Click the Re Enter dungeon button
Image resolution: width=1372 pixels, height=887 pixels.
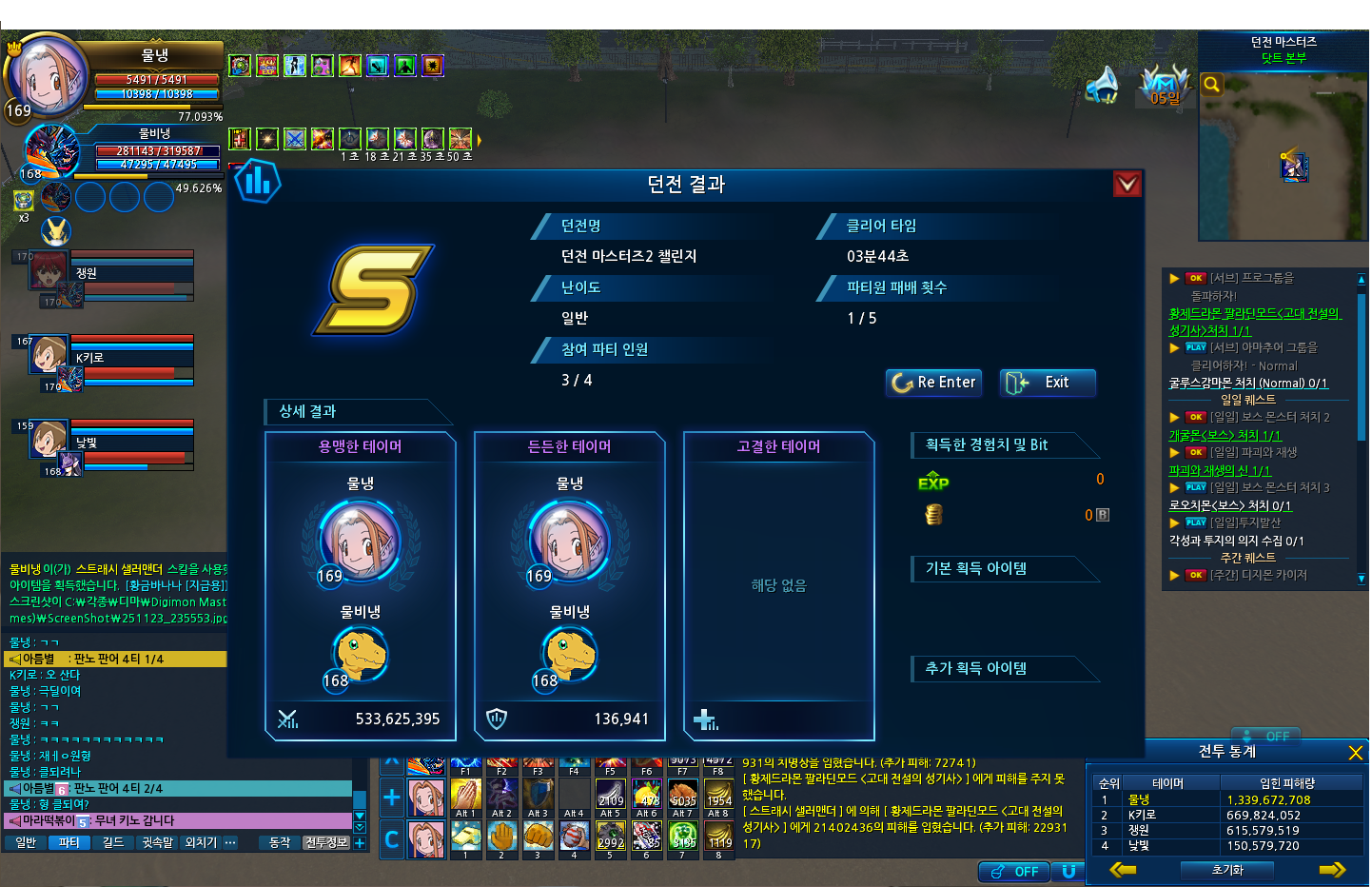point(934,383)
